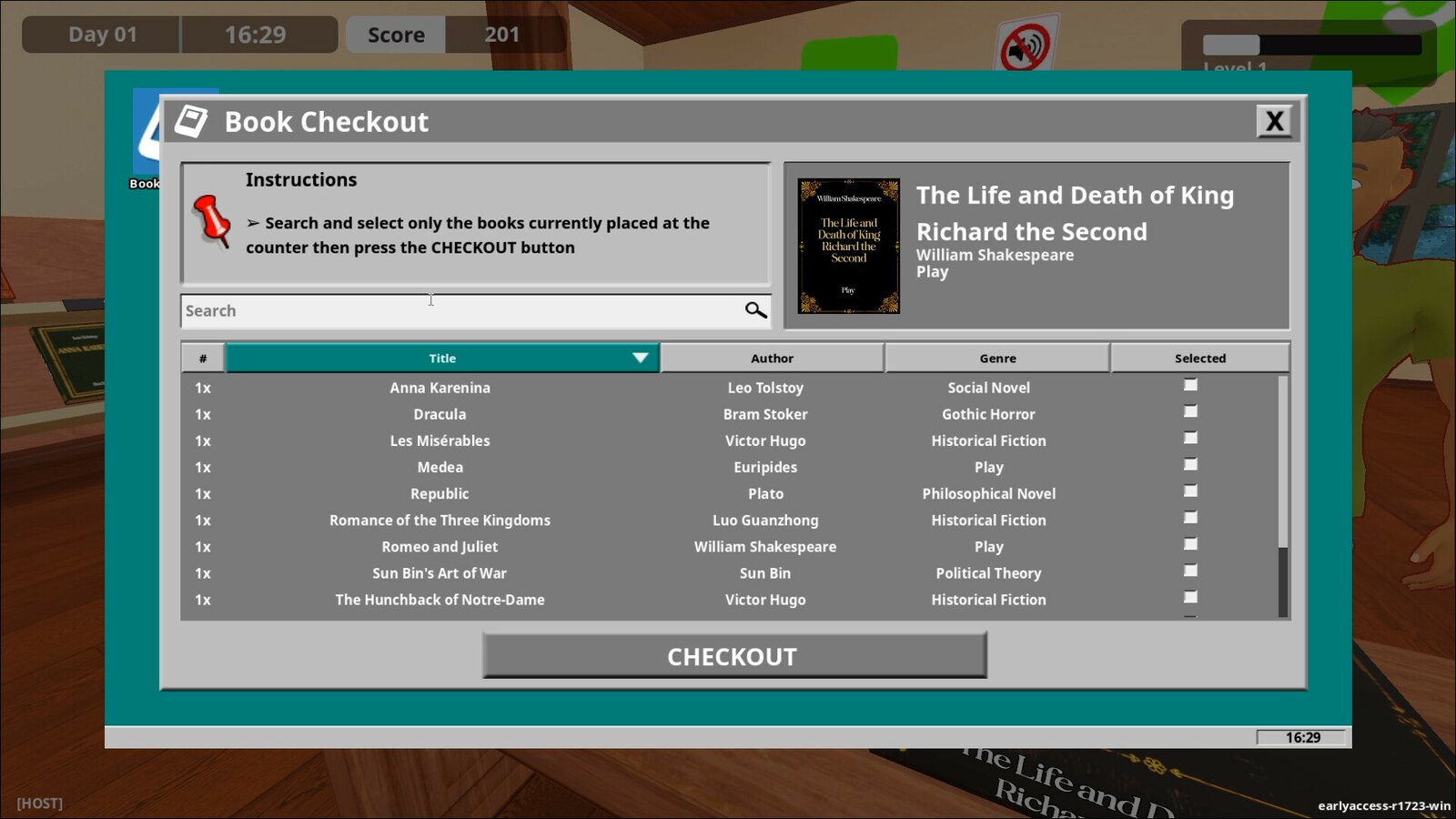Screen dimensions: 1456x819
Task: Click the red pushpin icon next to Instructions
Action: 215,223
